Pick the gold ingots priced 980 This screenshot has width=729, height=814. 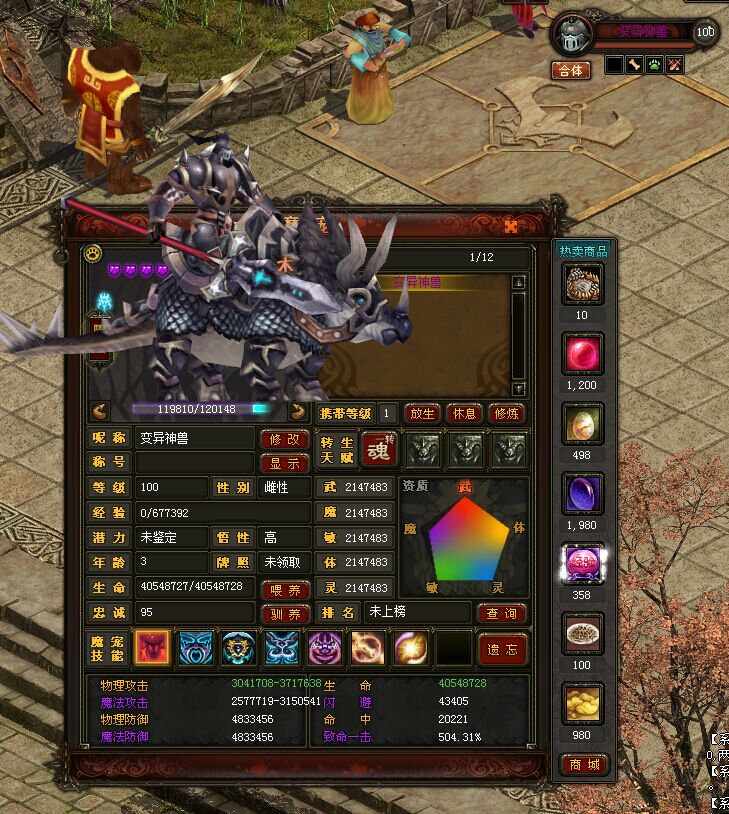[x=582, y=705]
